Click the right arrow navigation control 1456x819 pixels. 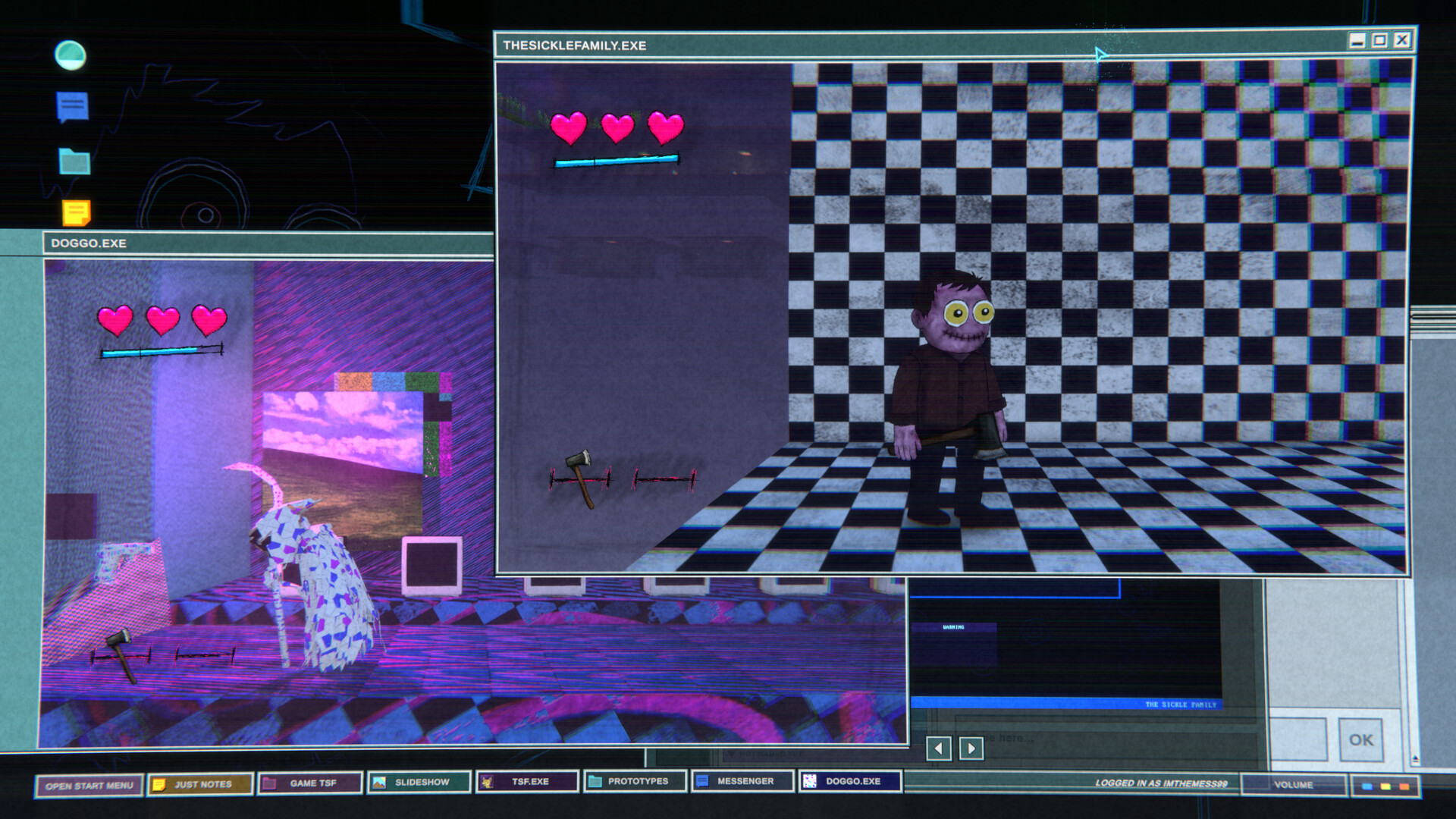pyautogui.click(x=971, y=748)
